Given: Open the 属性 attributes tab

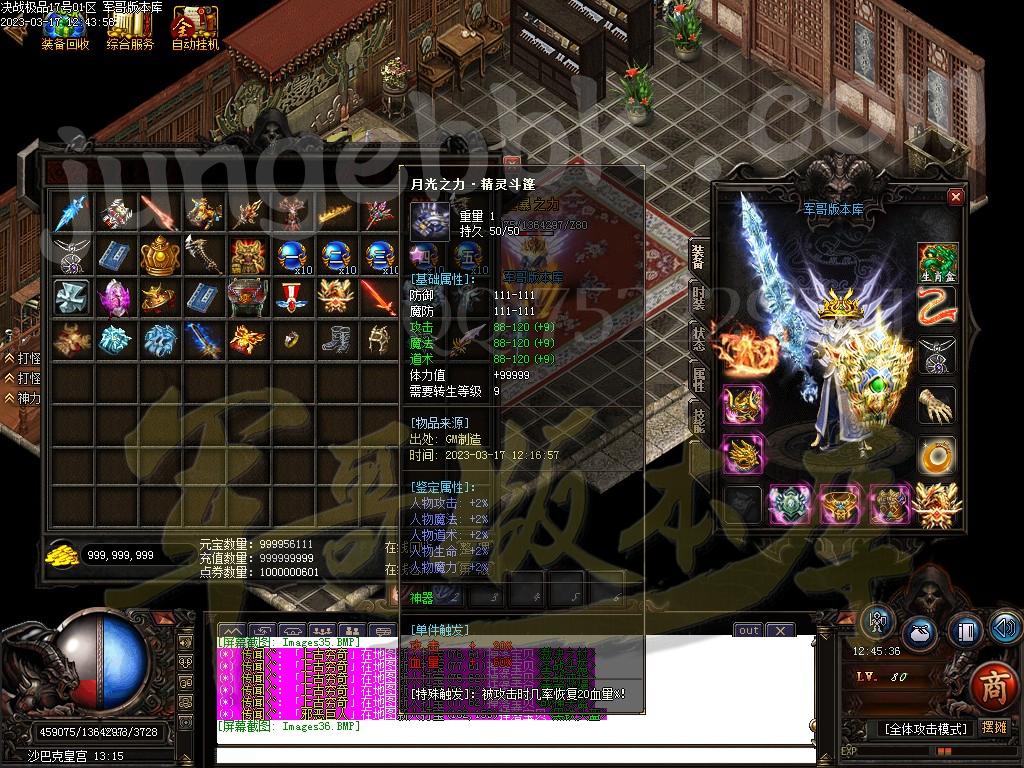Looking at the screenshot, I should (x=698, y=379).
